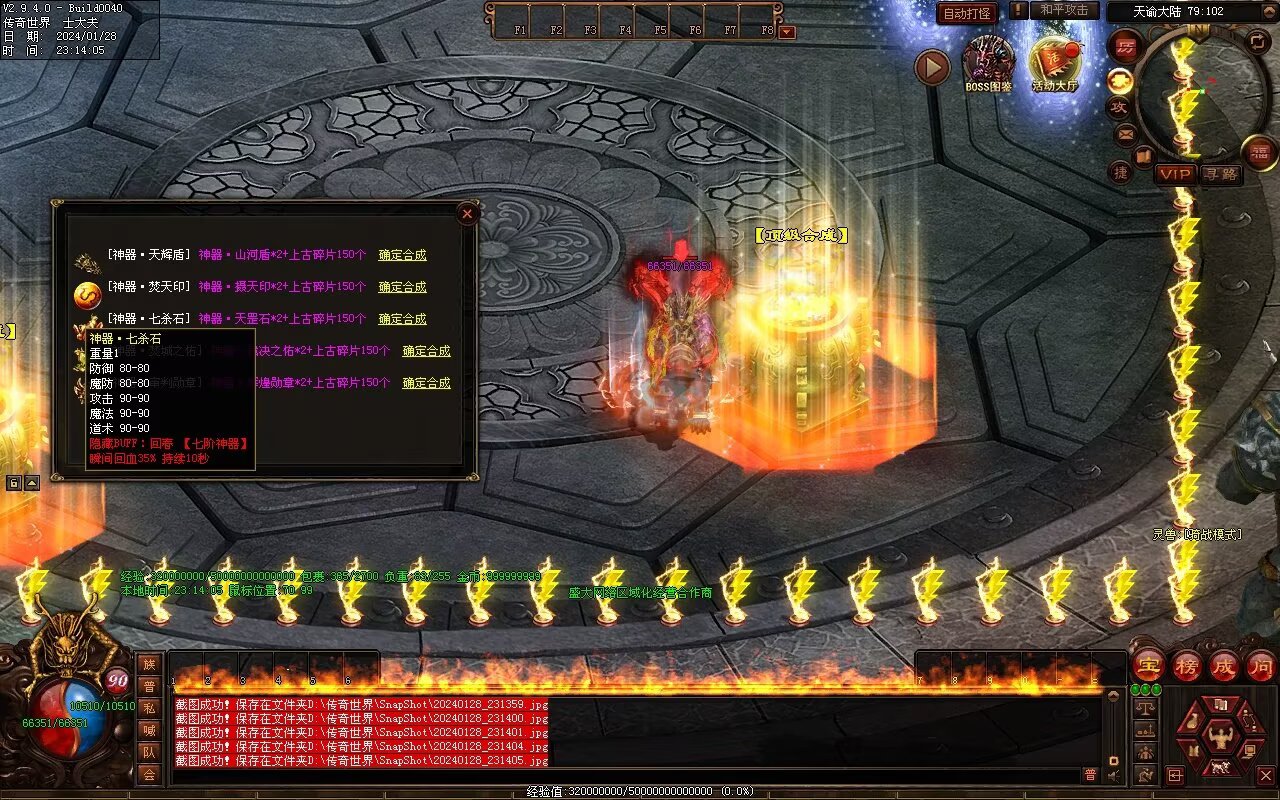This screenshot has height=800, width=1280.
Task: Click the round play arrow button
Action: point(932,68)
